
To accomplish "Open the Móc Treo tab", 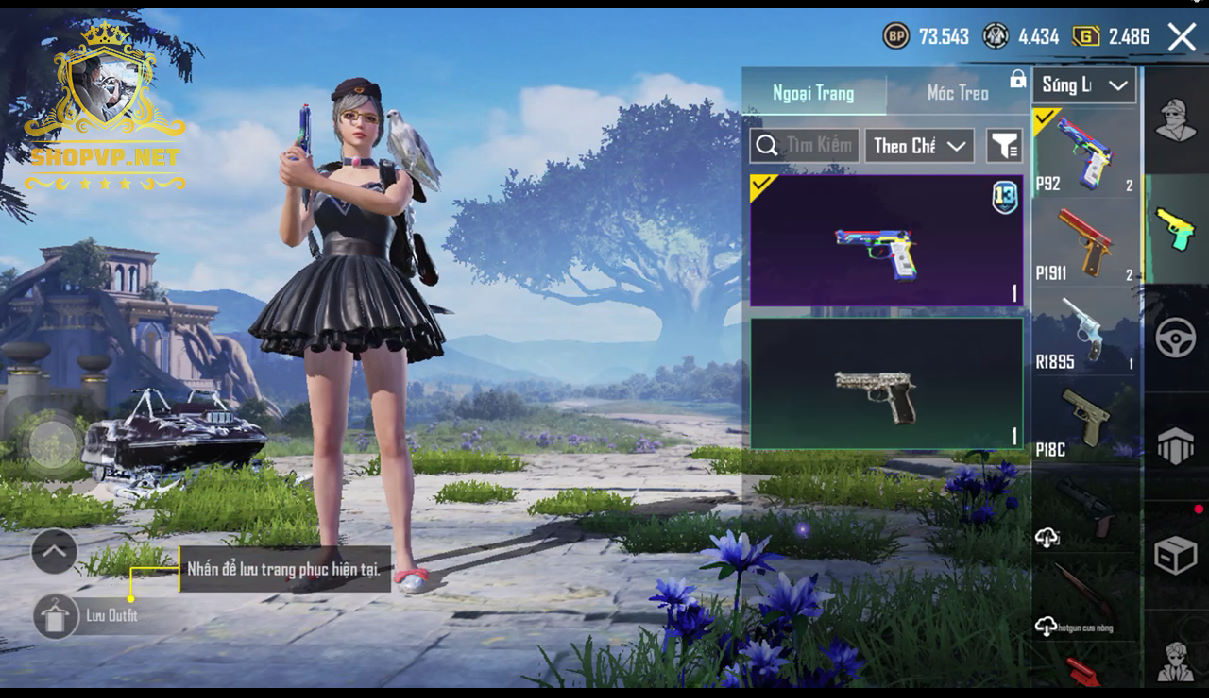I will (957, 94).
